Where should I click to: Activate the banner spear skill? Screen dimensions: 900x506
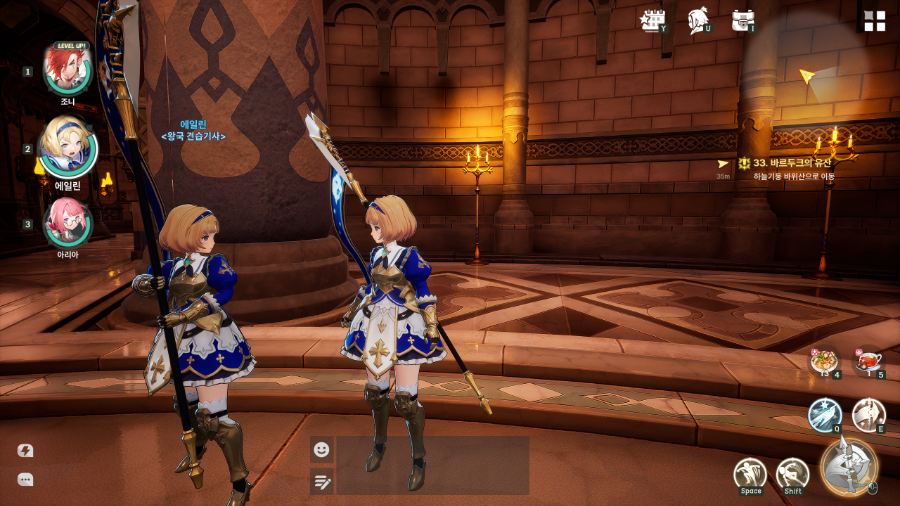(868, 414)
